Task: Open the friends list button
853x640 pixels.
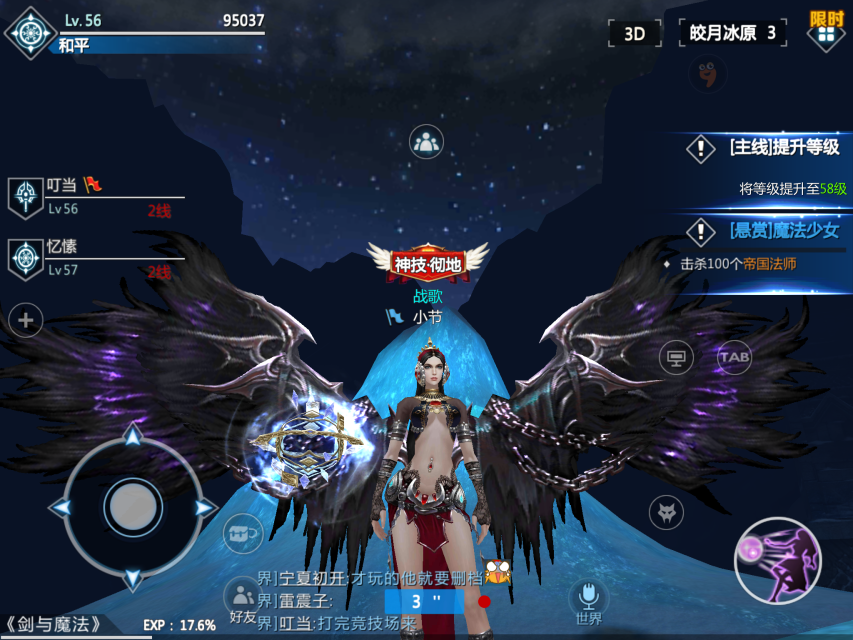Action: [x=242, y=600]
